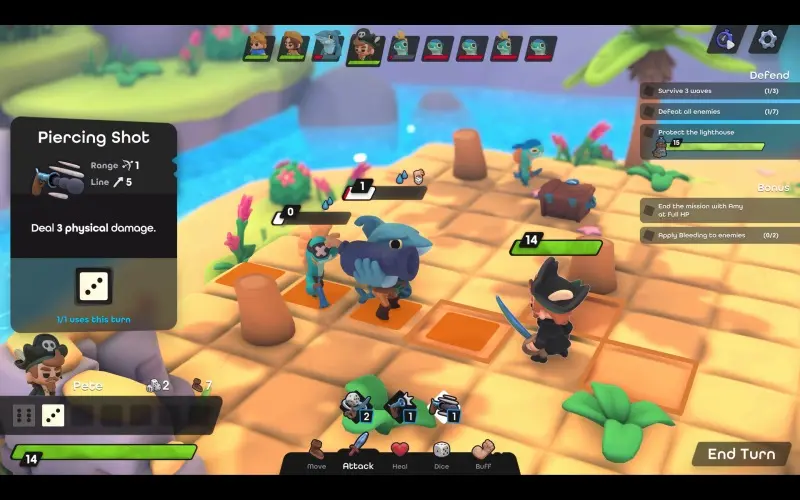
Task: Select the Attack action tab
Action: point(358,455)
